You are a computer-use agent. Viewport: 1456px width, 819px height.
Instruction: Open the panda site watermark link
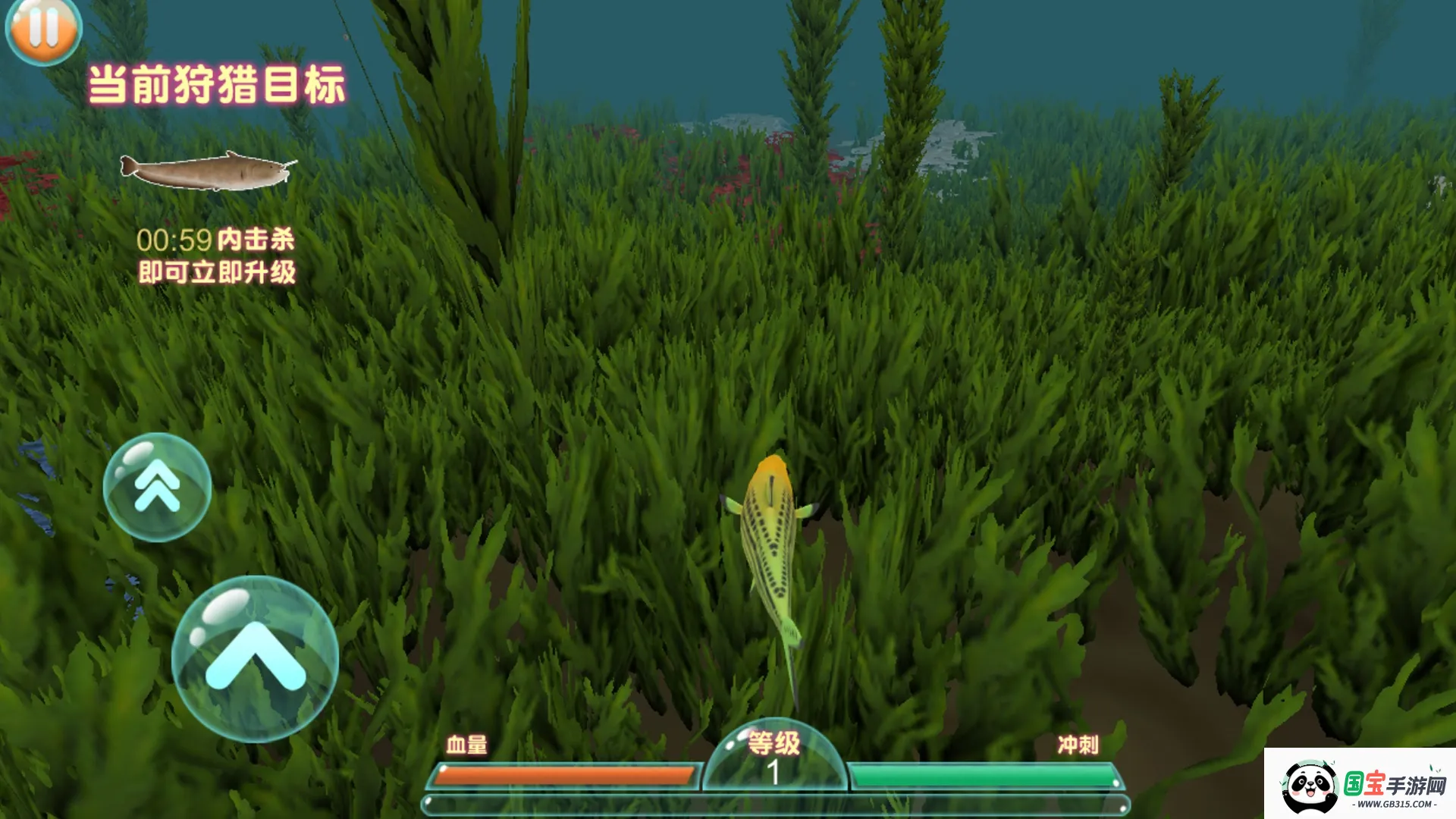[1360, 785]
